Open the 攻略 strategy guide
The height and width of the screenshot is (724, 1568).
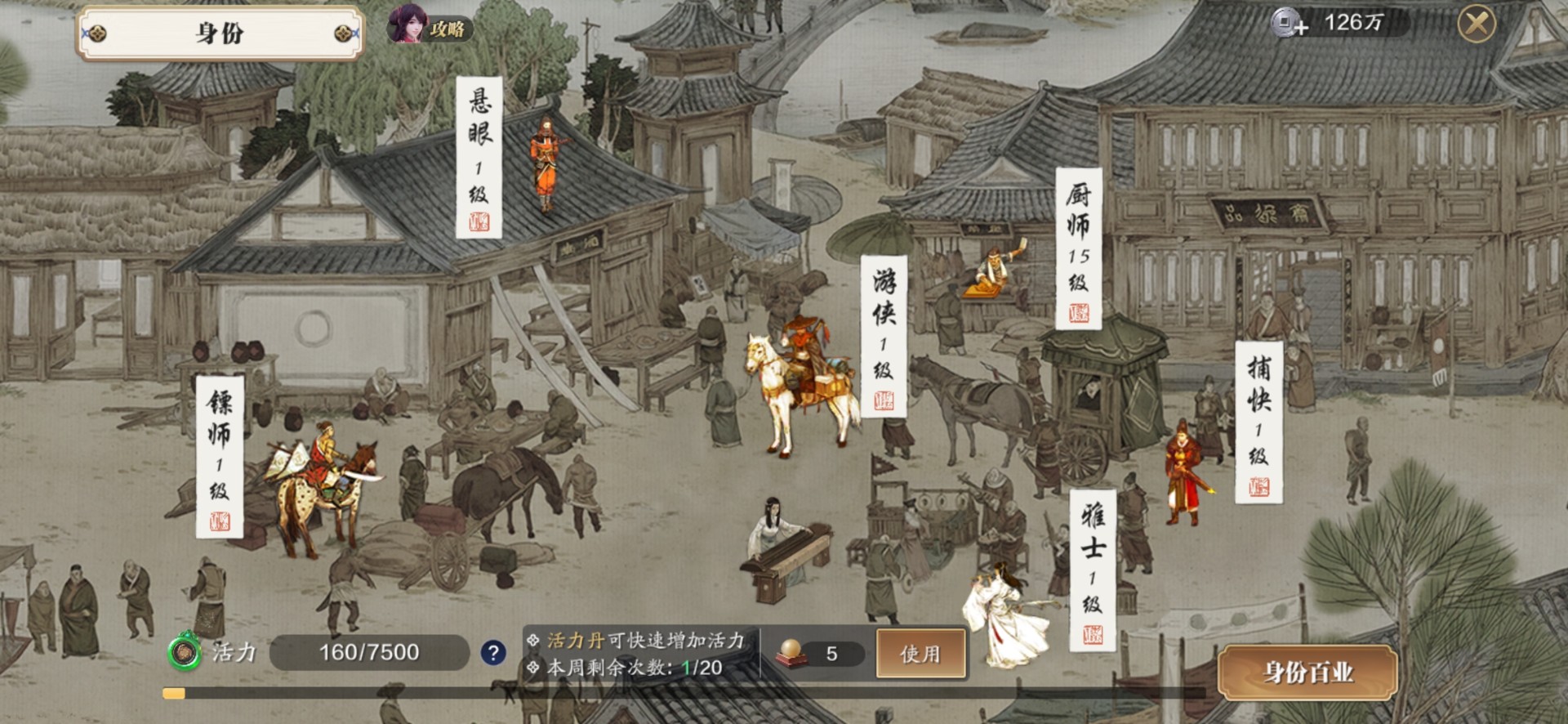[x=430, y=29]
